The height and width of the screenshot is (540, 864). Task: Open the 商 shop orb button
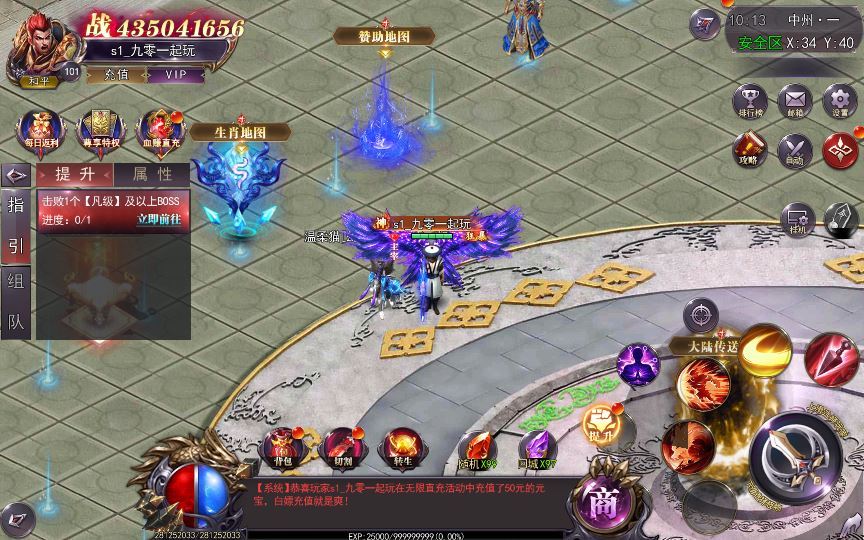(602, 498)
